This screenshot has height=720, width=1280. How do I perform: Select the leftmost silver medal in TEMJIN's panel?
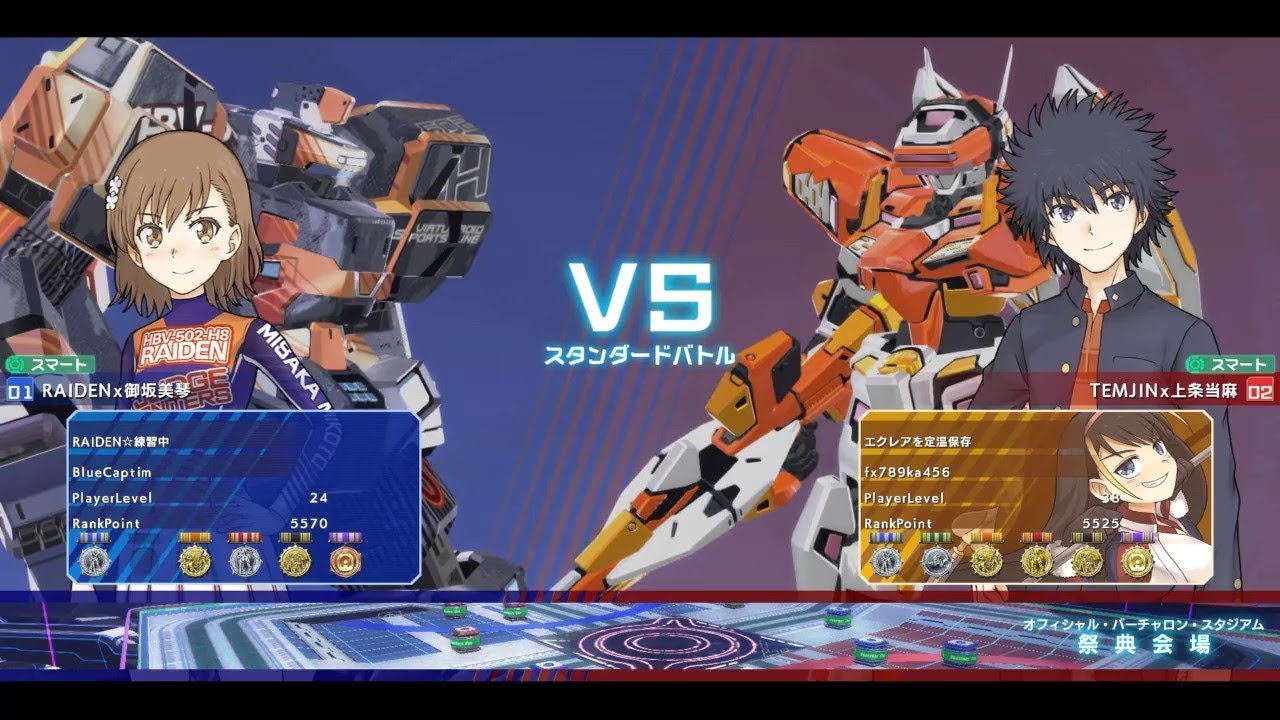coord(887,560)
